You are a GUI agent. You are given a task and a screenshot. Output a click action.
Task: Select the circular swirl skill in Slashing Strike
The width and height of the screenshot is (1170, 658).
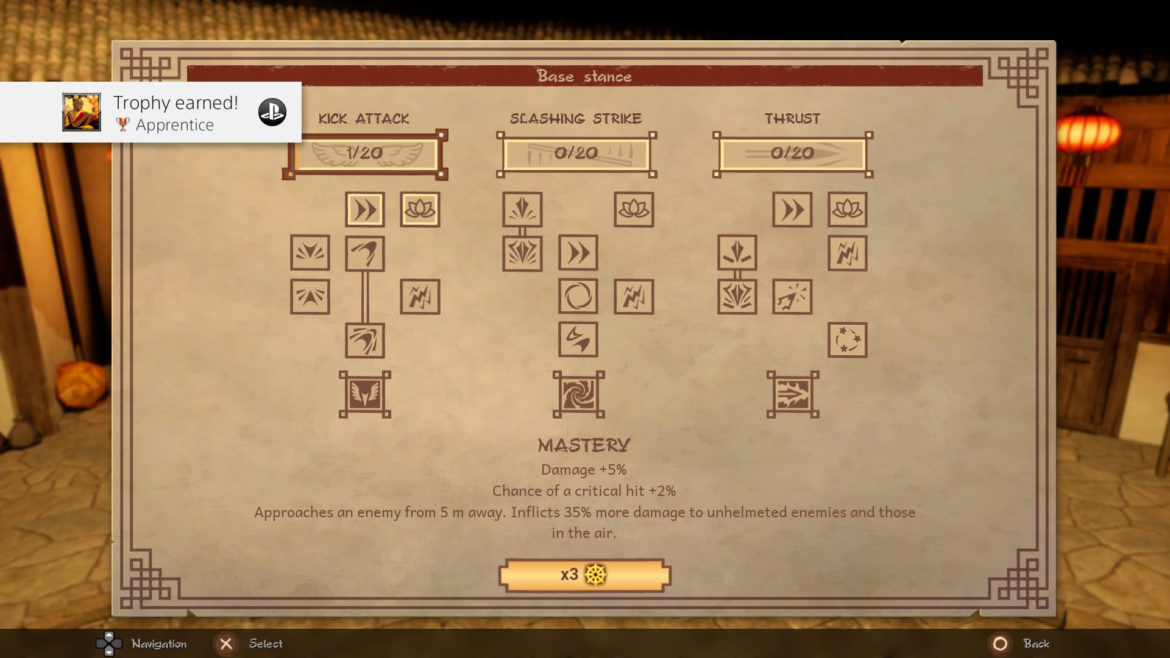click(578, 297)
